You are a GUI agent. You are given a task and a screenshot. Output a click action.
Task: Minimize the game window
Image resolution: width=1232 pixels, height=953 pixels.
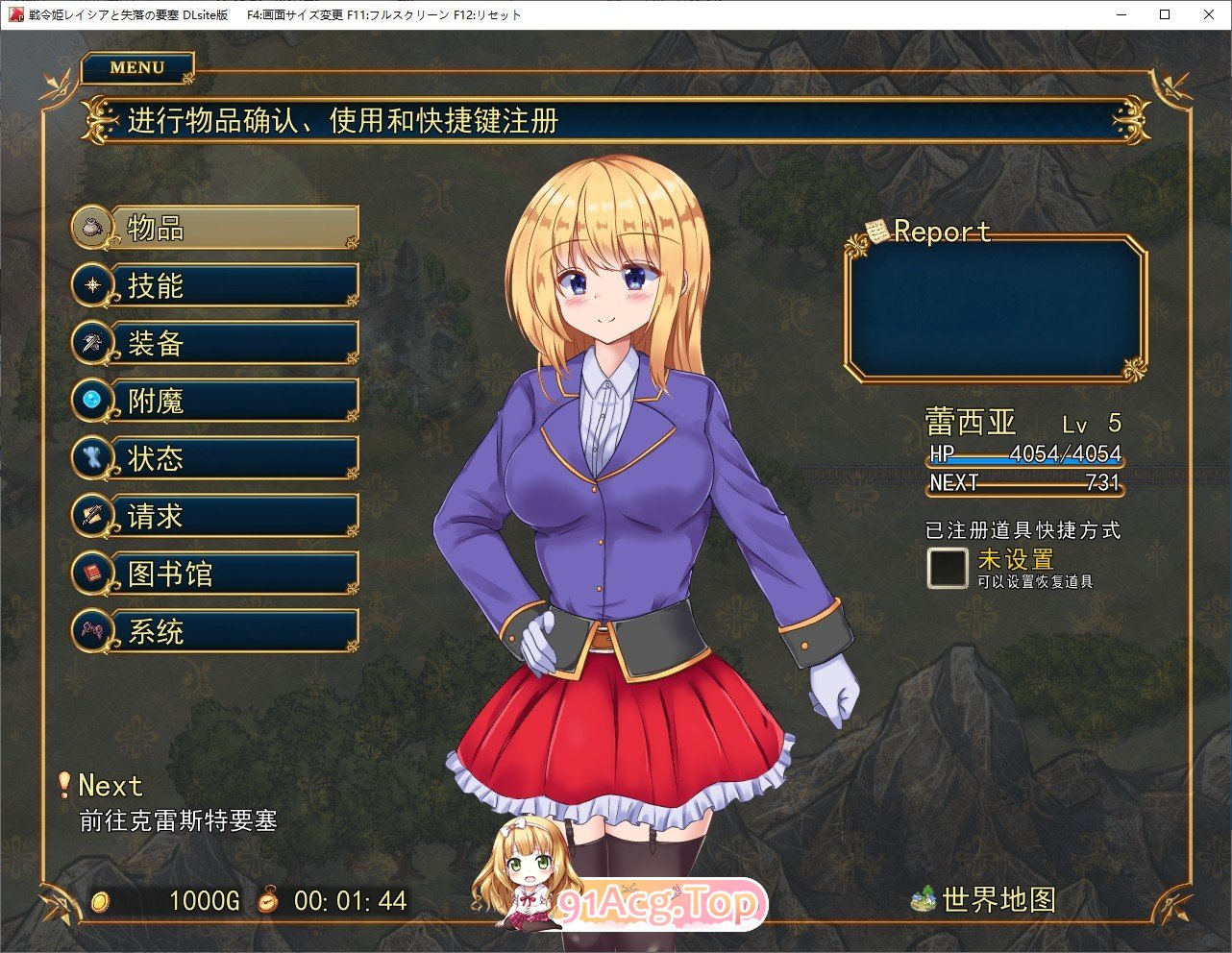[1121, 14]
